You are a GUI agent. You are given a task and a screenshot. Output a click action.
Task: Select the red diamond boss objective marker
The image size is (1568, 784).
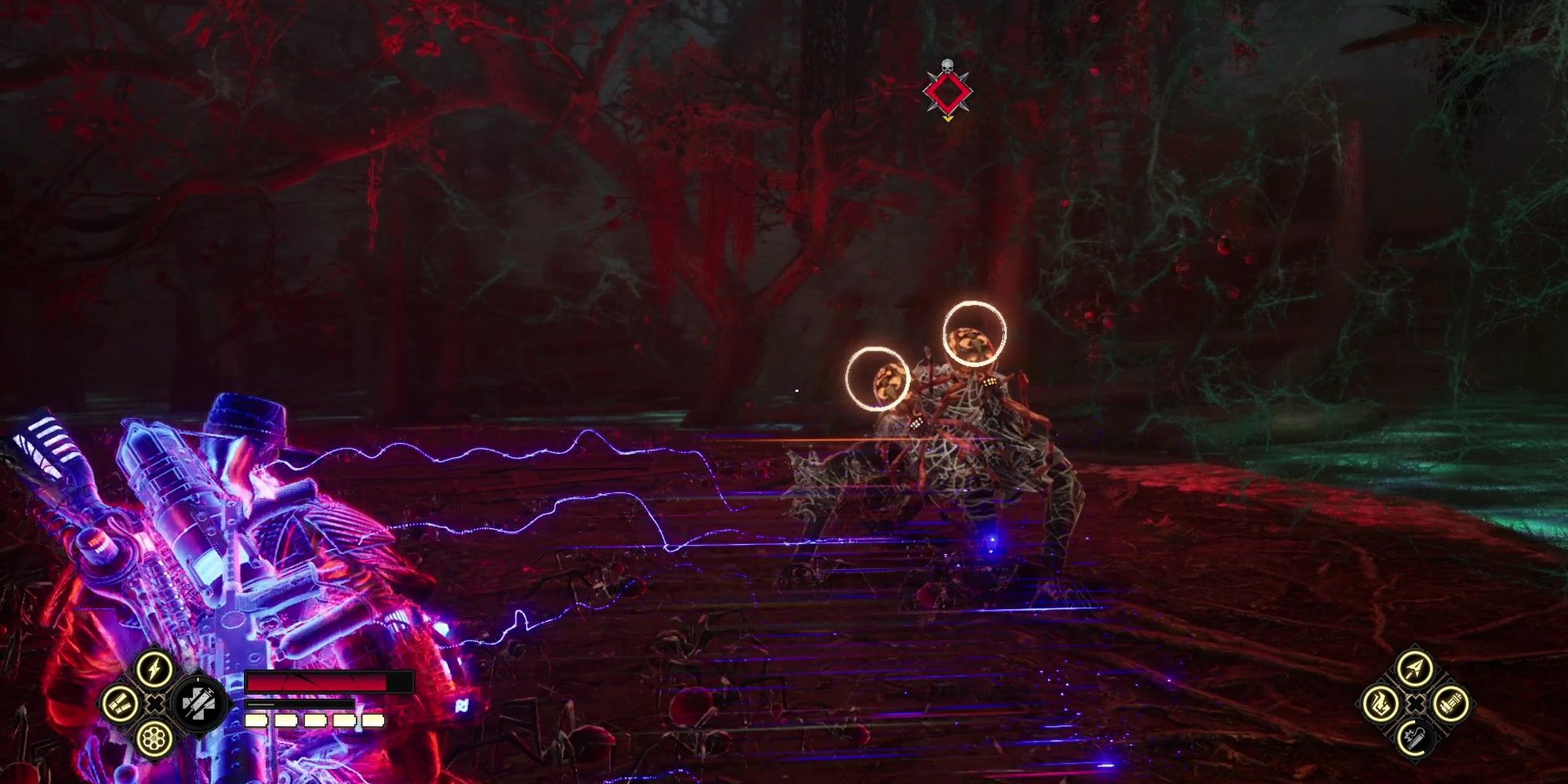pos(948,93)
